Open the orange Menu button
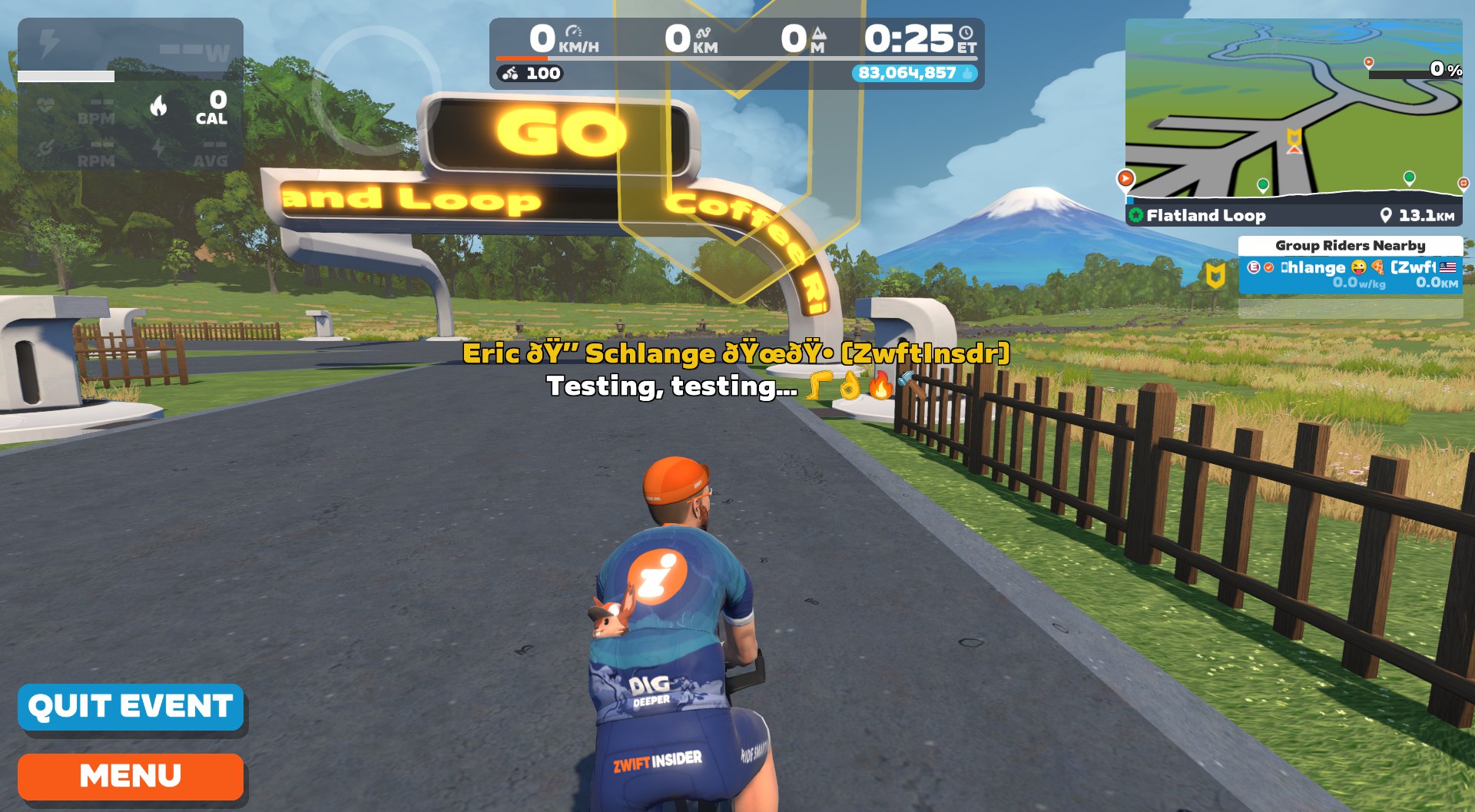 click(131, 776)
